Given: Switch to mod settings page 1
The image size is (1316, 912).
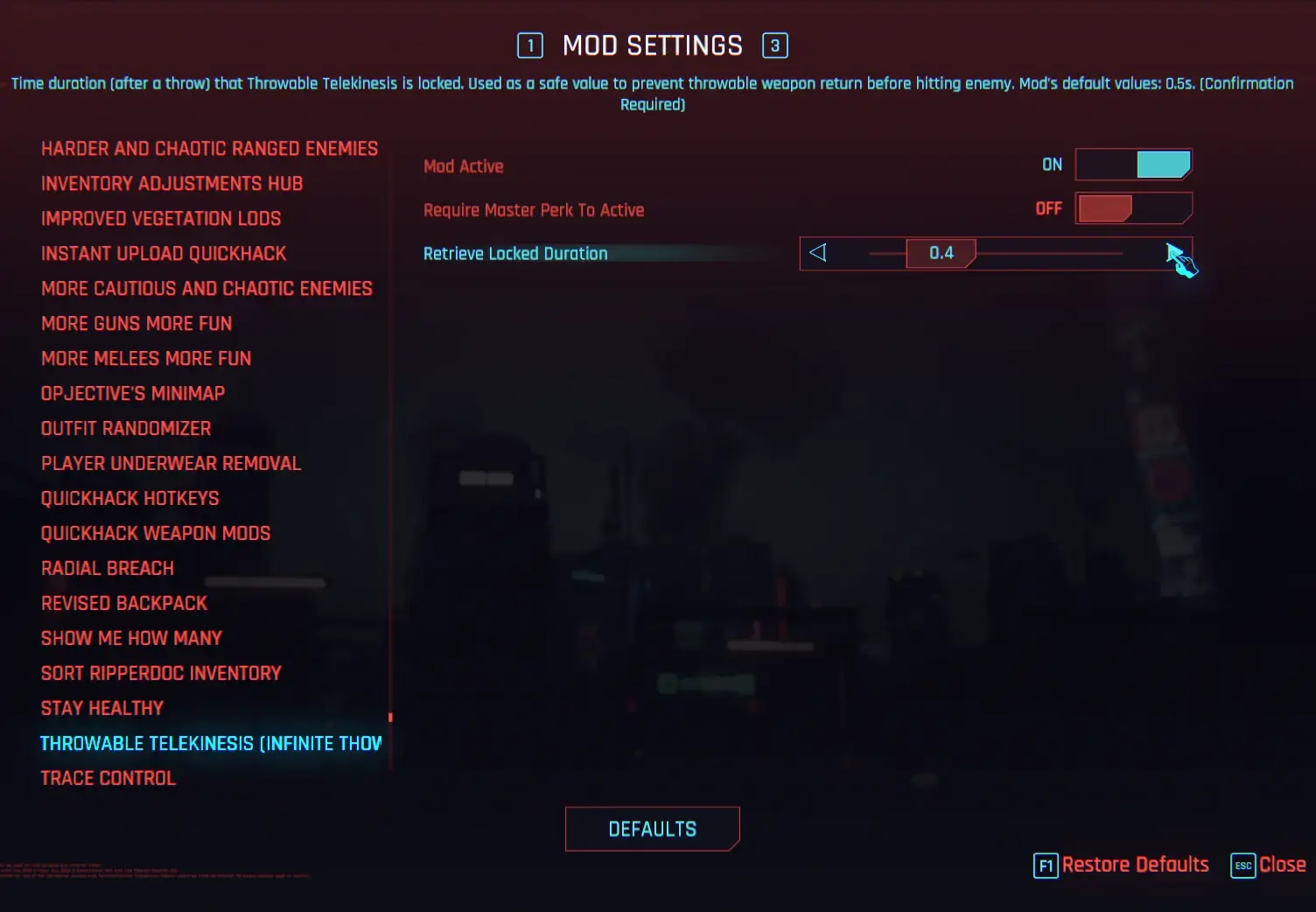Looking at the screenshot, I should (529, 45).
